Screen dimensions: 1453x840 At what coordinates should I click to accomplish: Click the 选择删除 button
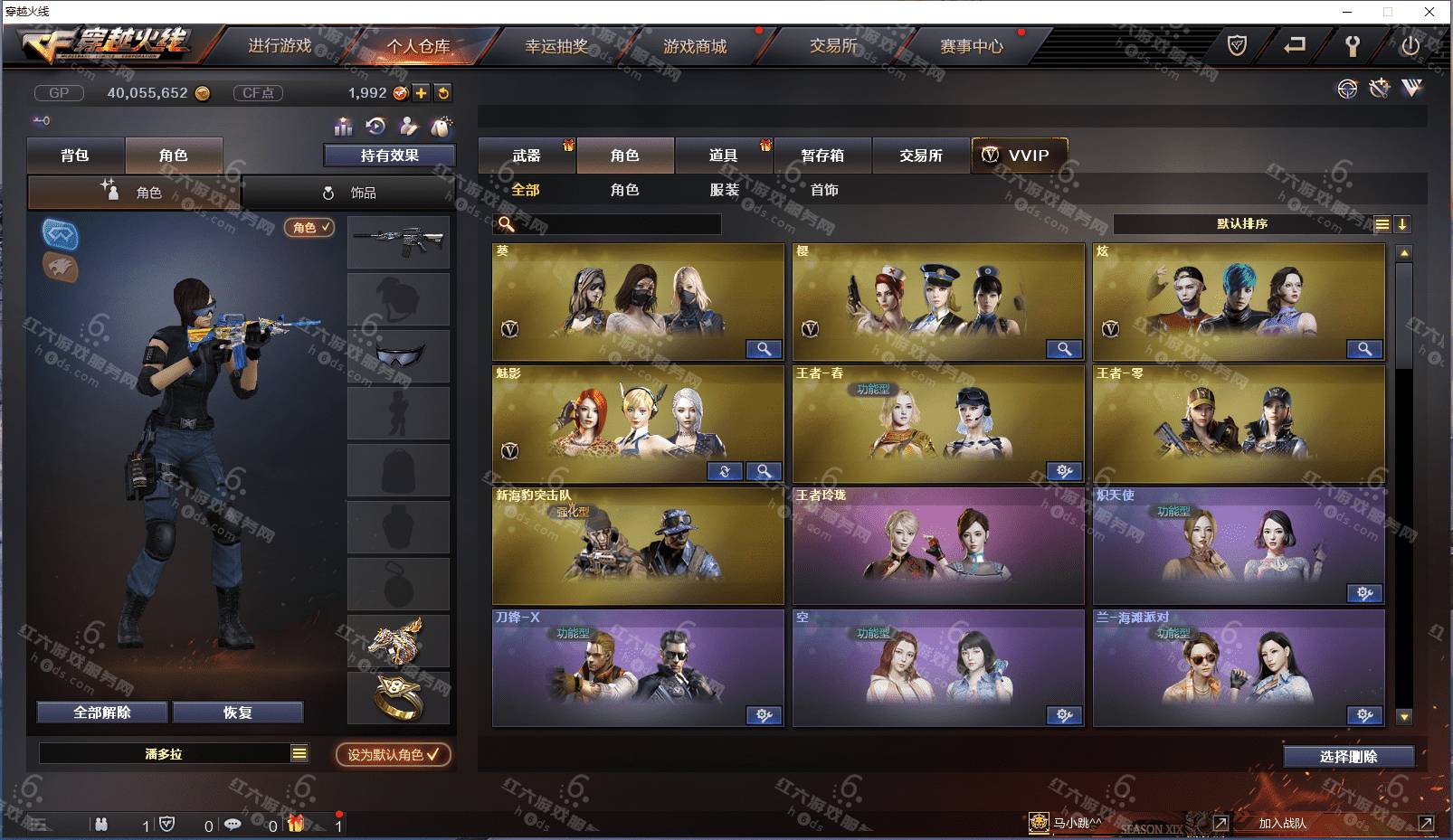(1348, 757)
